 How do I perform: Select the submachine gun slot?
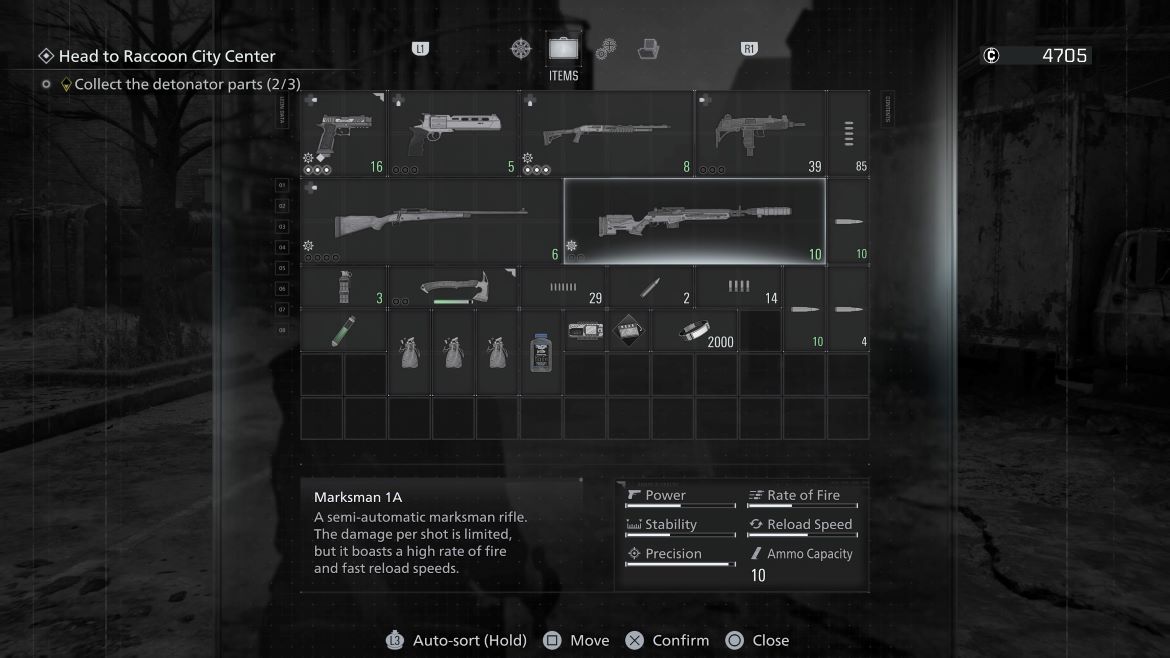pyautogui.click(x=760, y=134)
